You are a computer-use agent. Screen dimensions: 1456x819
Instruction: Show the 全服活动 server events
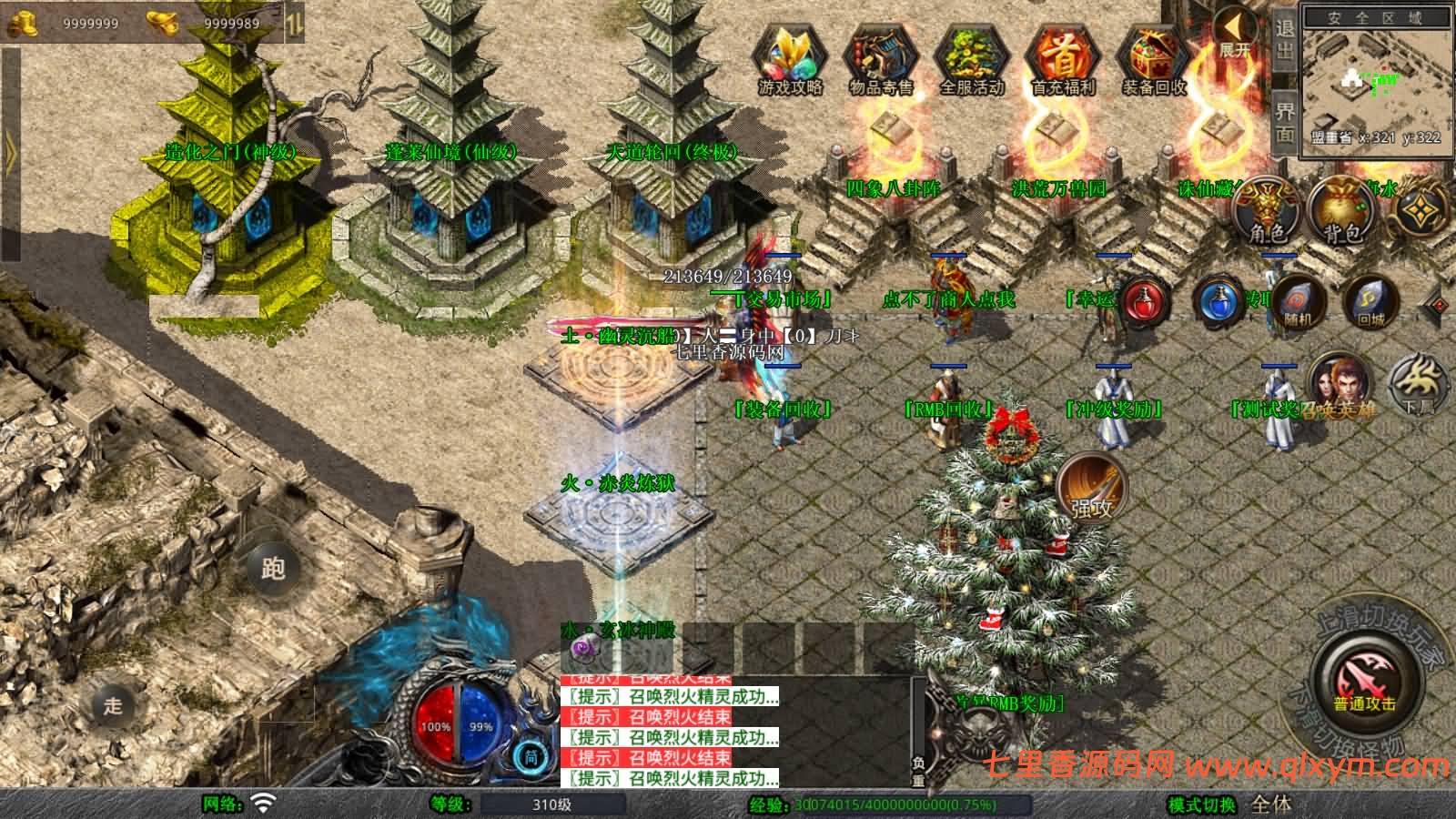point(971,60)
